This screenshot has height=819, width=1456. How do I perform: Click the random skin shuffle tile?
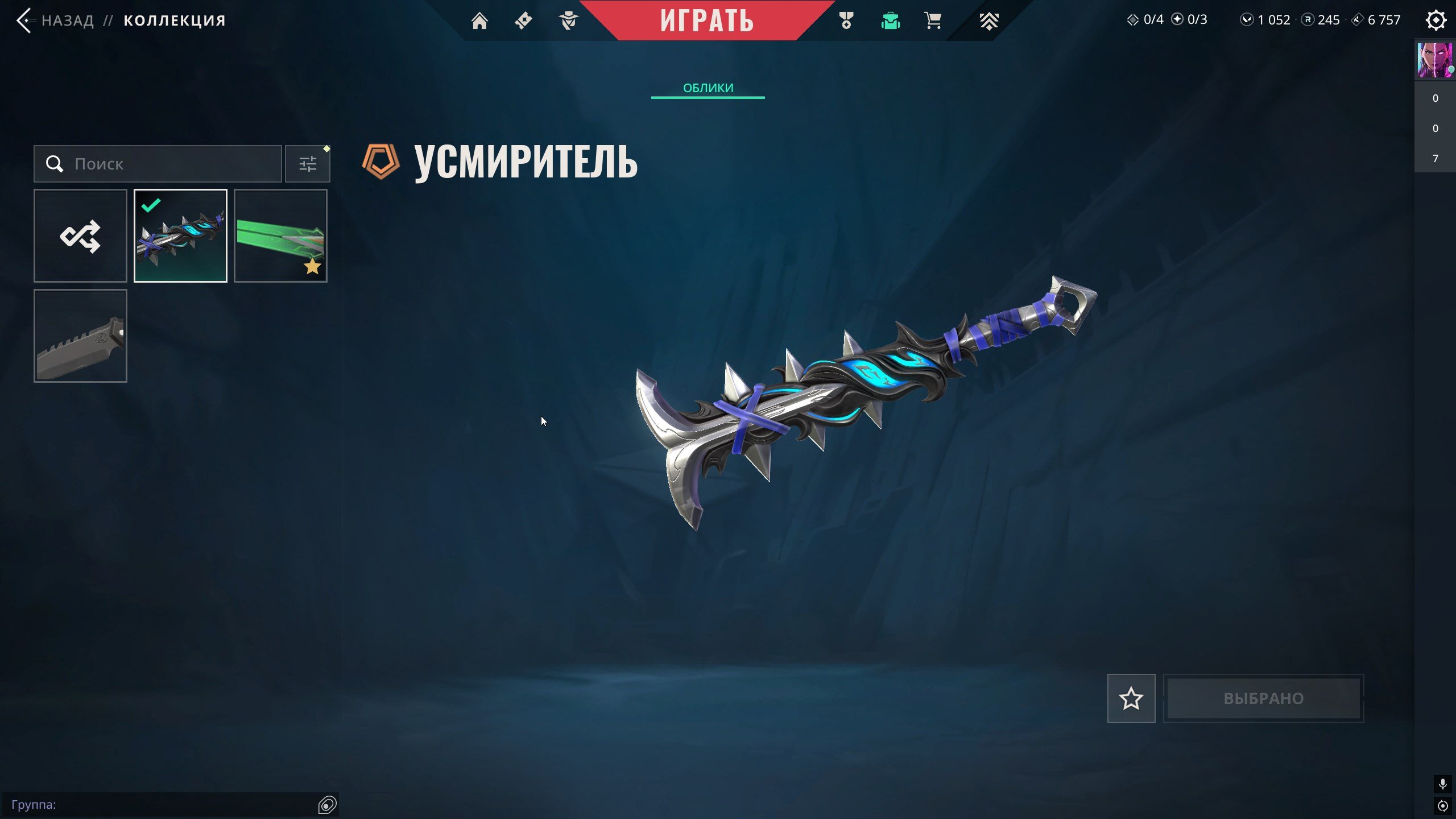(x=80, y=236)
